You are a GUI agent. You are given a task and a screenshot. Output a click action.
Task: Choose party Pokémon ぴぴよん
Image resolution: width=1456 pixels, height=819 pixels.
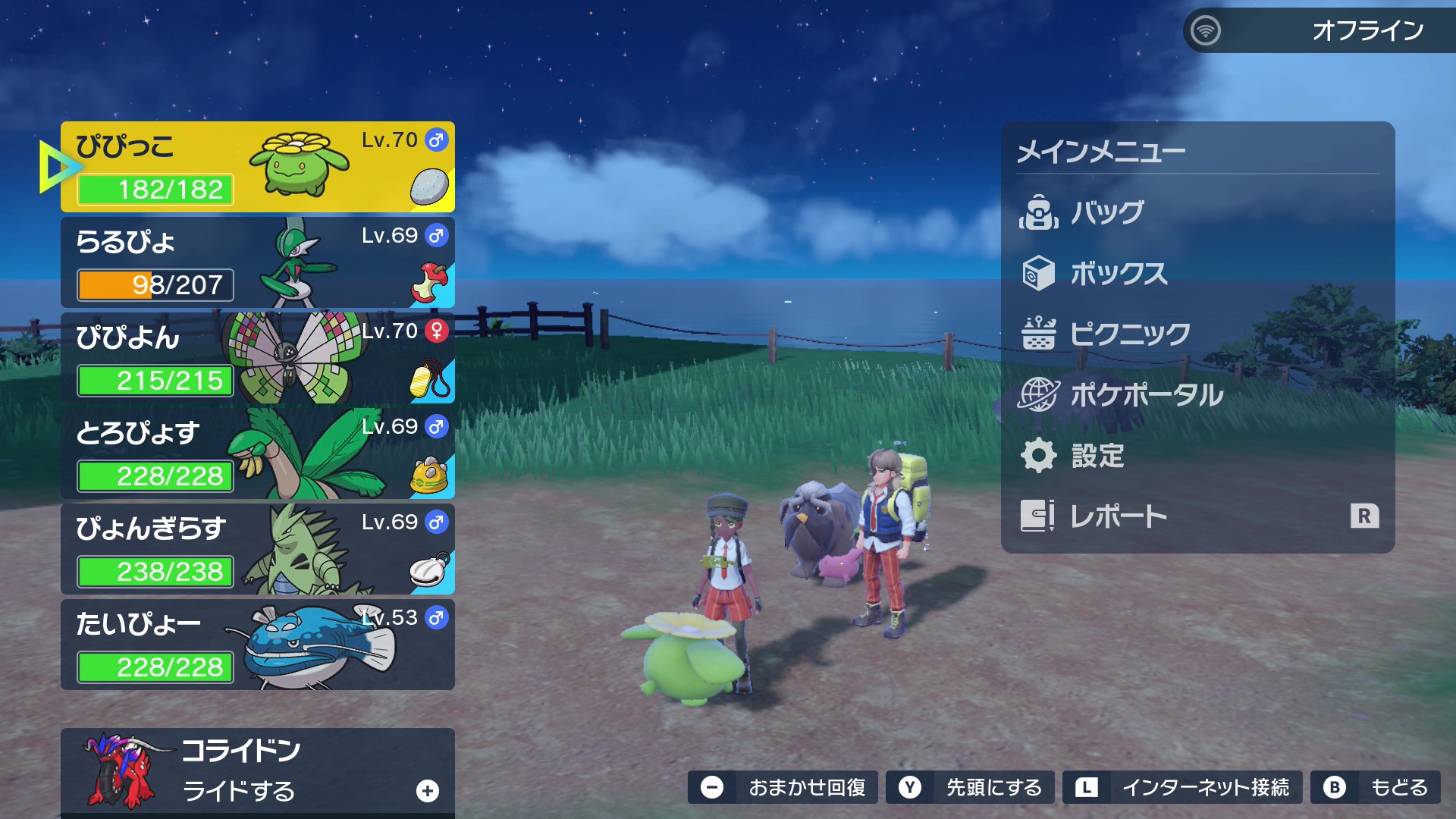[x=258, y=358]
